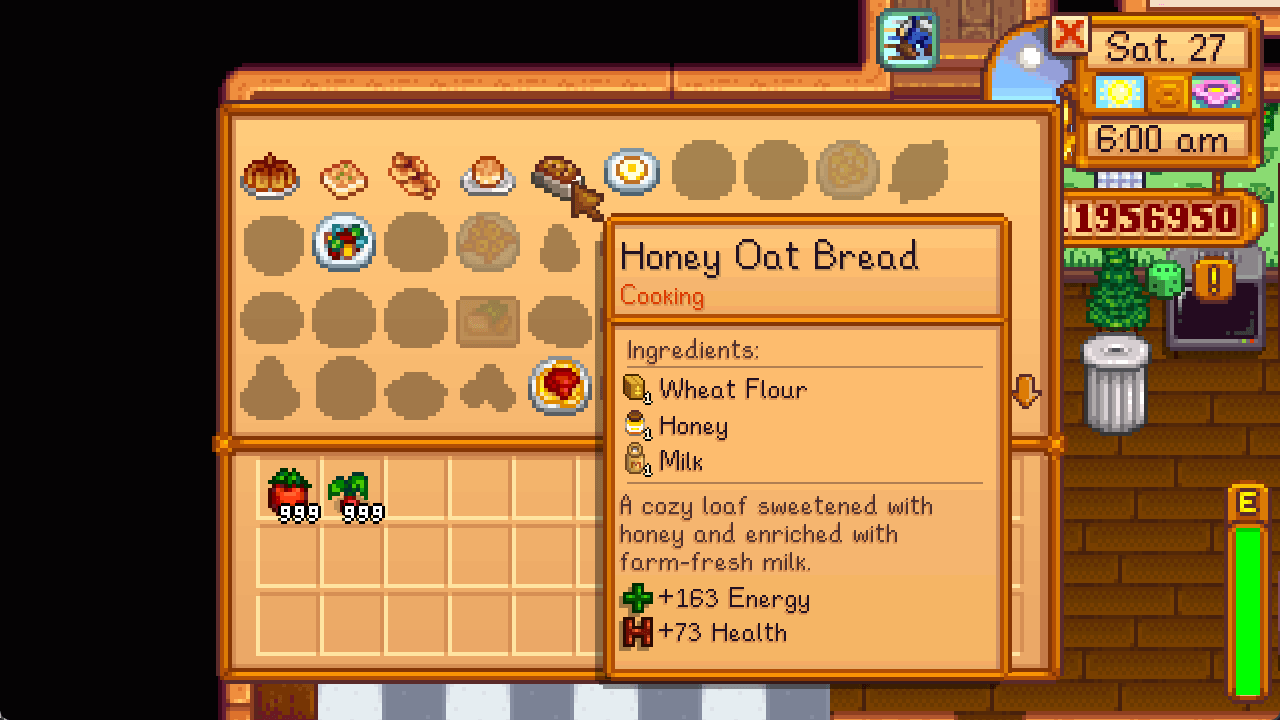The width and height of the screenshot is (1280, 720).
Task: Select the Honey Oat Bread recipe
Action: click(x=556, y=170)
